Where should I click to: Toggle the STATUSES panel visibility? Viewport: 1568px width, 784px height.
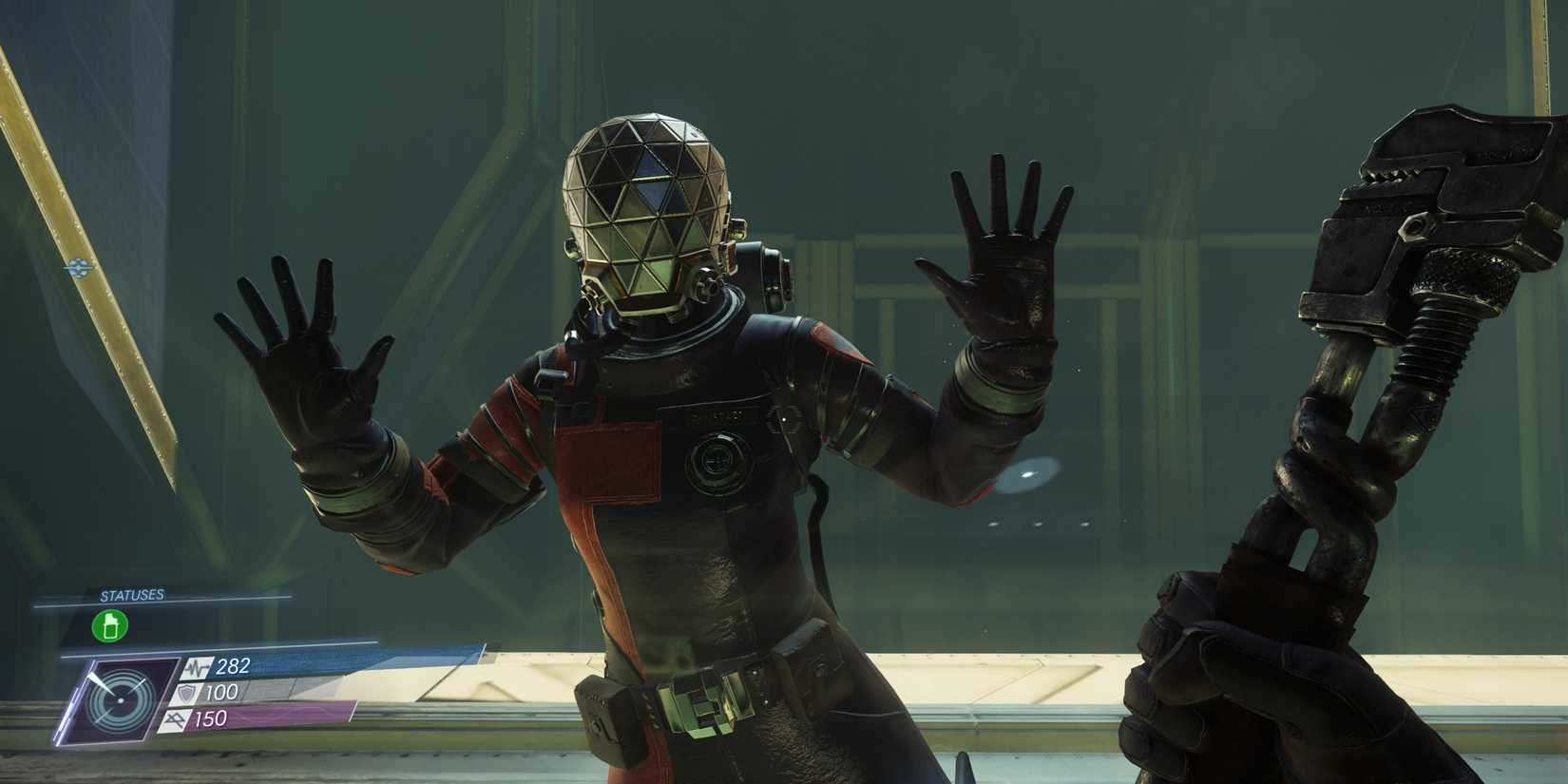click(x=133, y=595)
